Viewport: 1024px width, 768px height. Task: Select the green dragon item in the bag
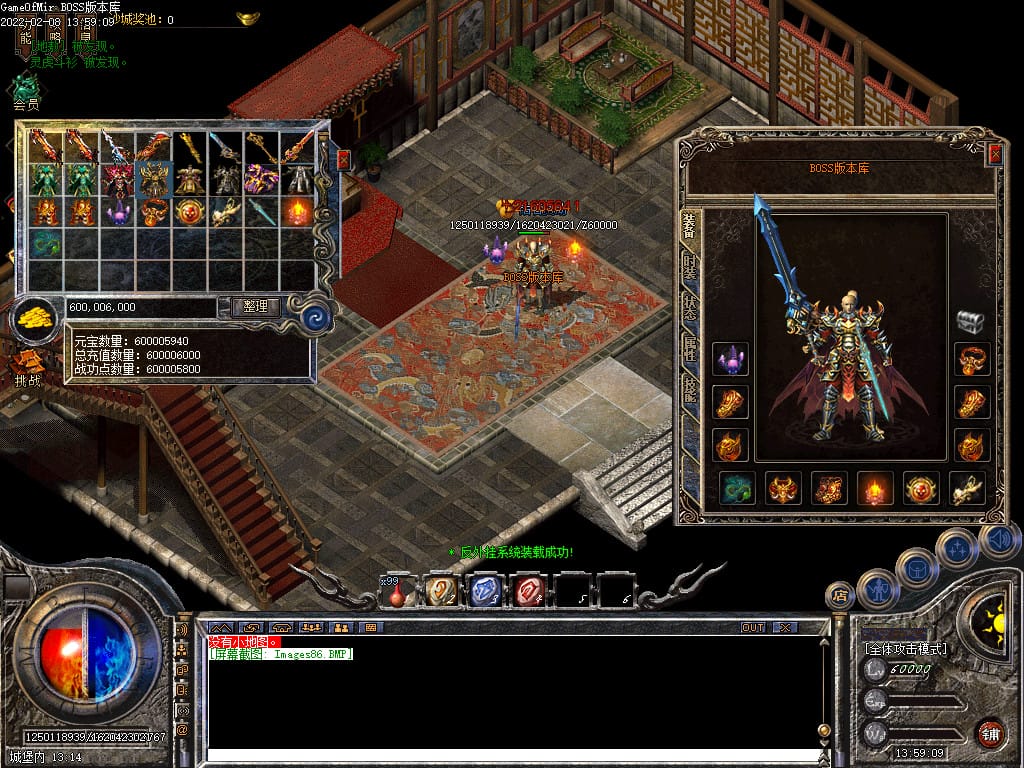(x=46, y=244)
